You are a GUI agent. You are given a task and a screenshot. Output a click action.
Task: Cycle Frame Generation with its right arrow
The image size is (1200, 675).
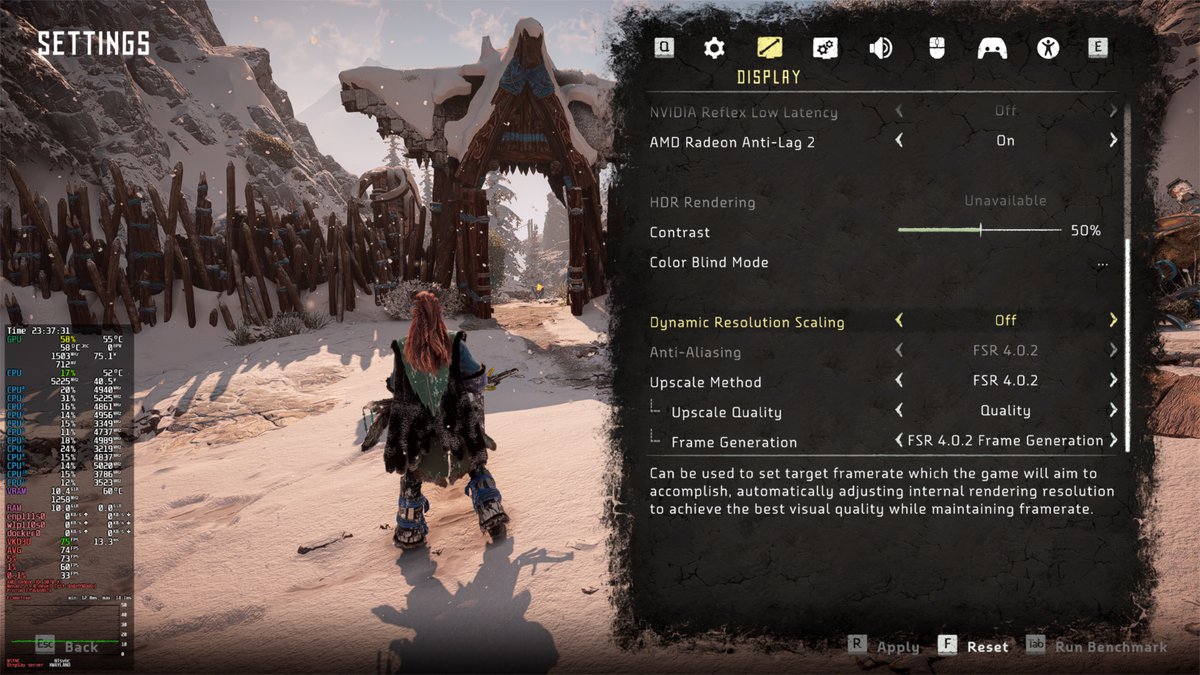1113,441
